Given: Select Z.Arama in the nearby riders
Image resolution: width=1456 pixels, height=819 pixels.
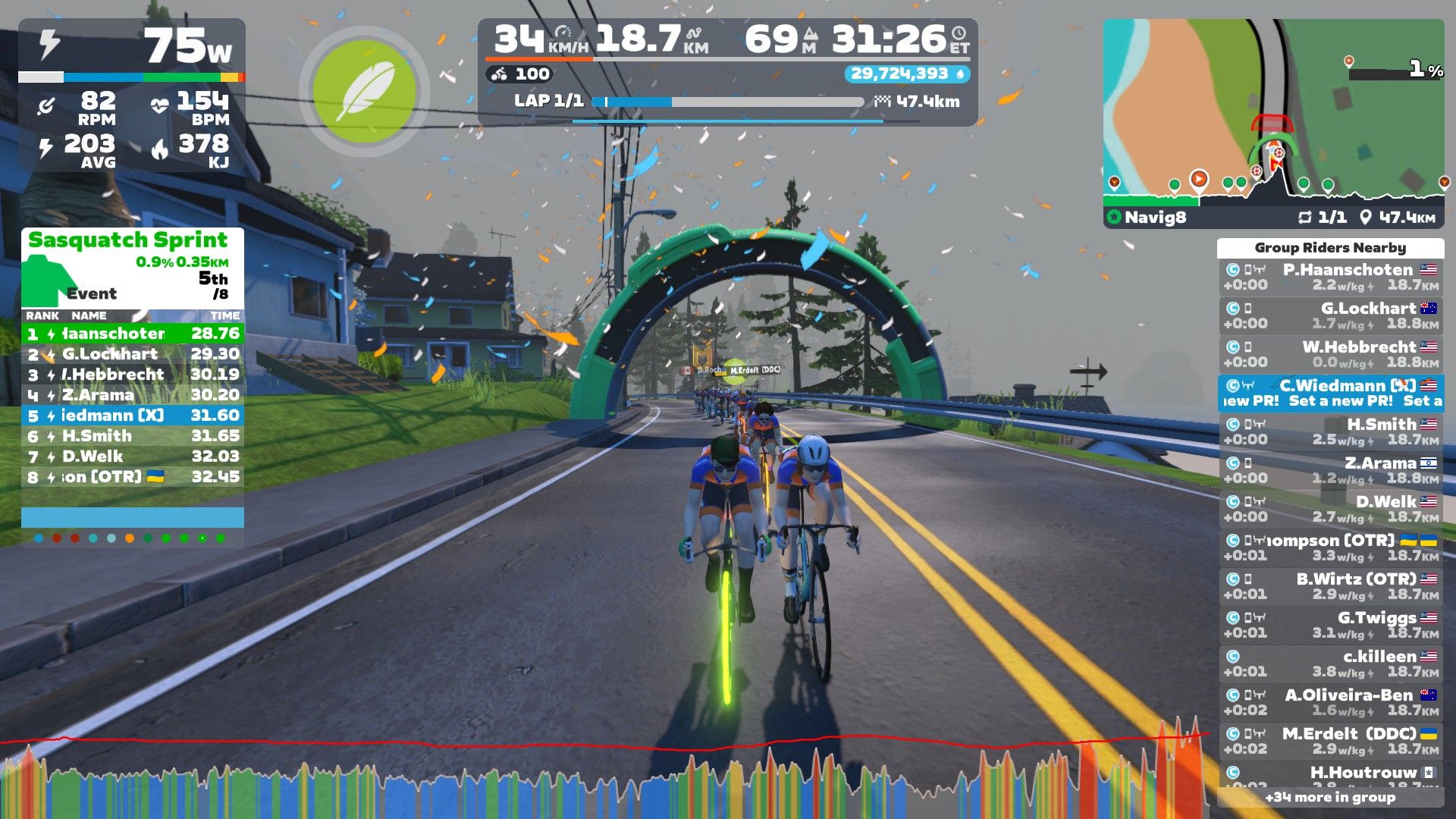Looking at the screenshot, I should (x=1330, y=470).
